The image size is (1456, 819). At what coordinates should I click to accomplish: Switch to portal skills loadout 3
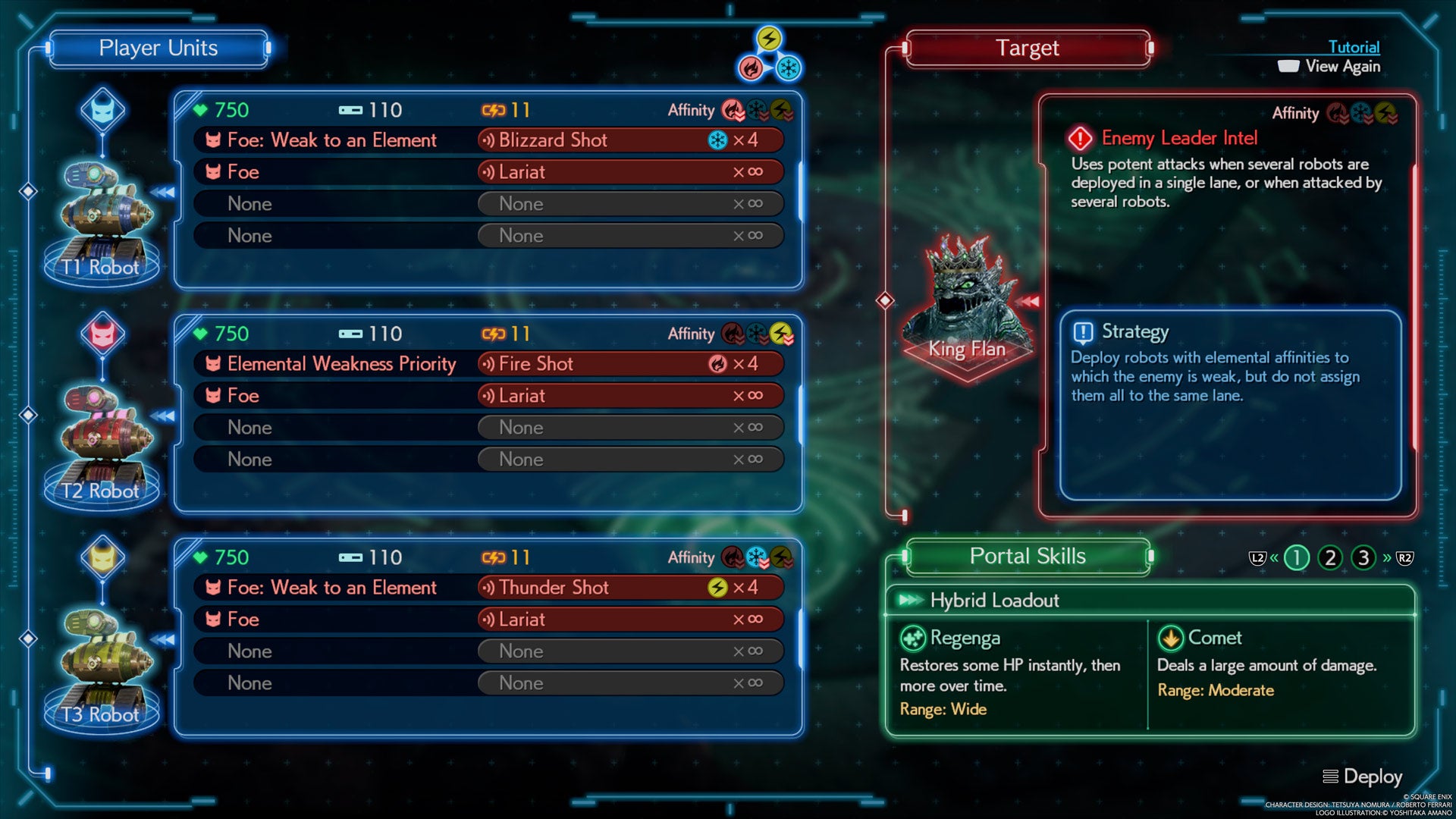pos(1363,558)
